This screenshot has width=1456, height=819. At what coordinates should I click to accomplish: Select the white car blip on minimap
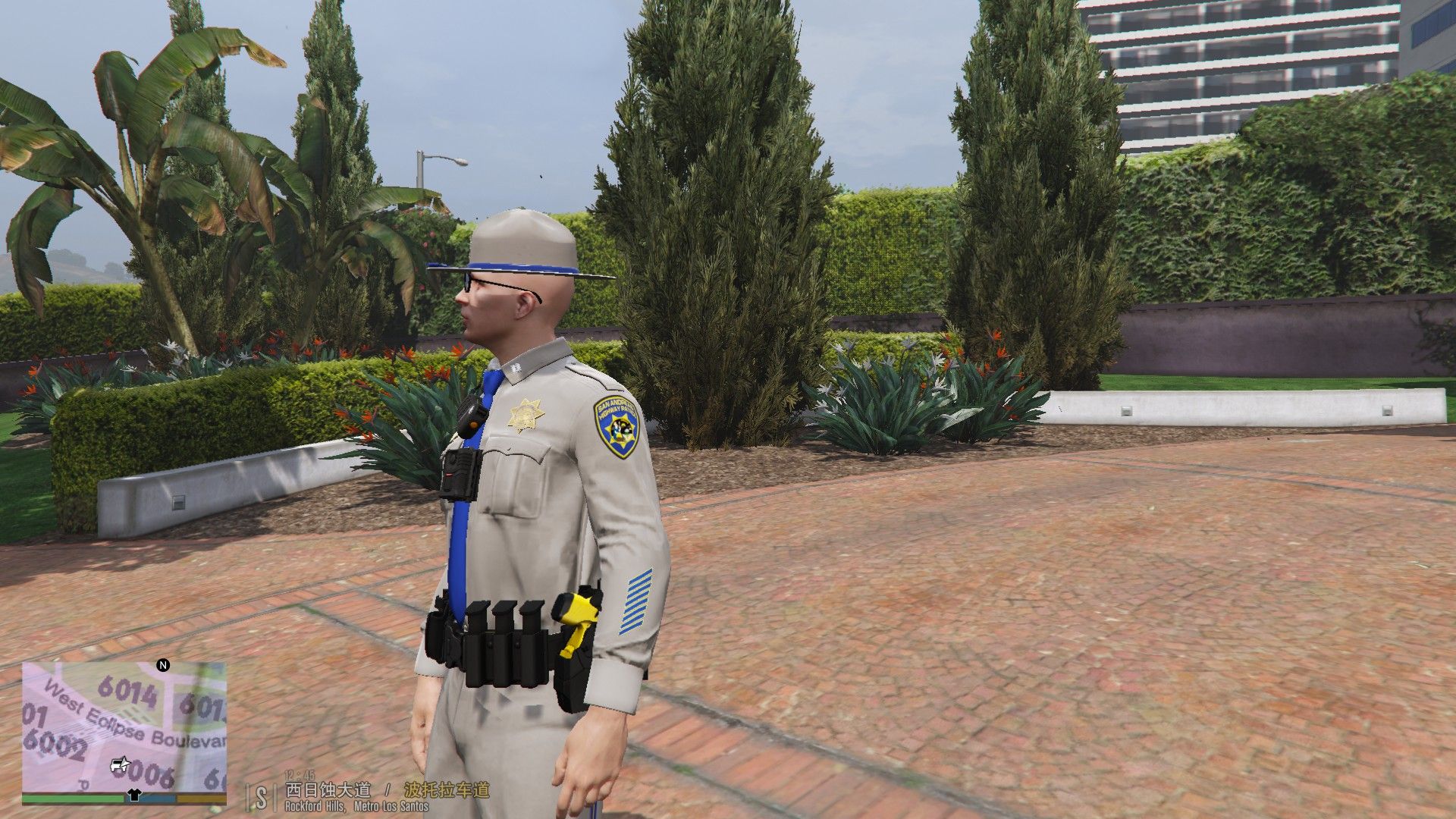[119, 764]
